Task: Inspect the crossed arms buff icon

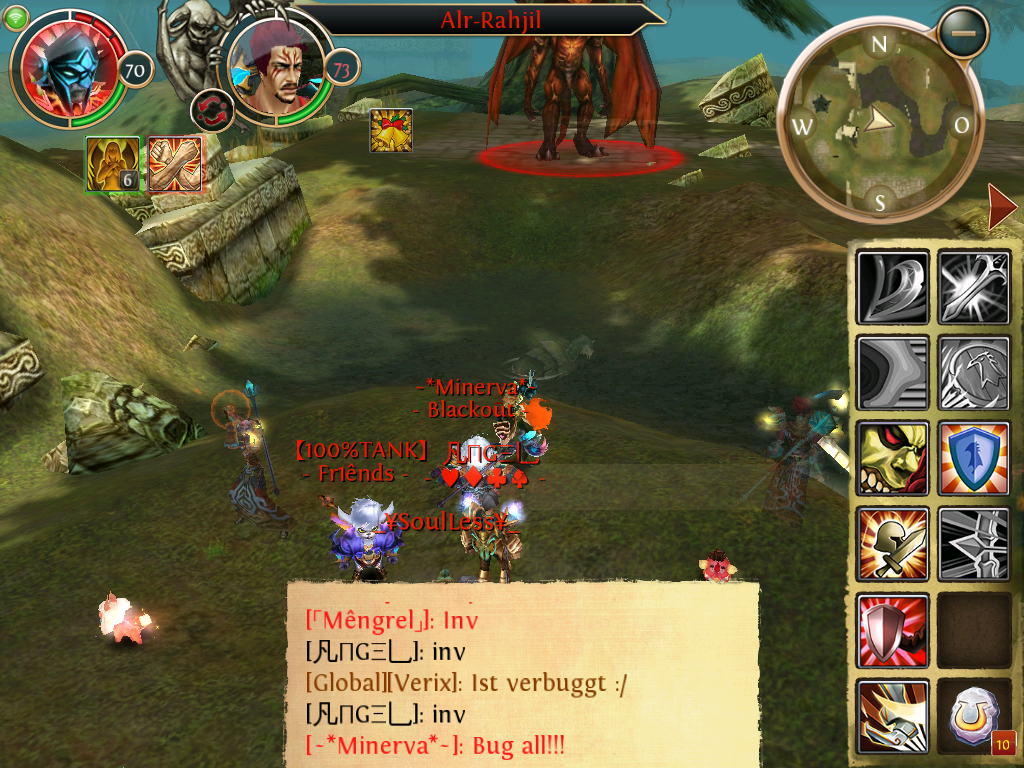Action: tap(175, 163)
